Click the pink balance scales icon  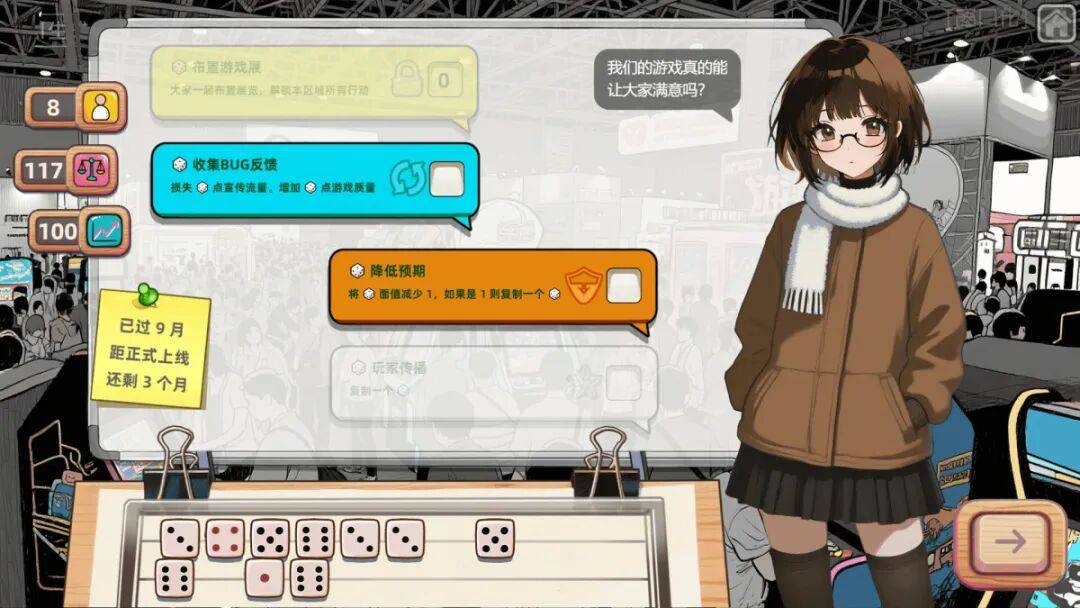[x=92, y=170]
